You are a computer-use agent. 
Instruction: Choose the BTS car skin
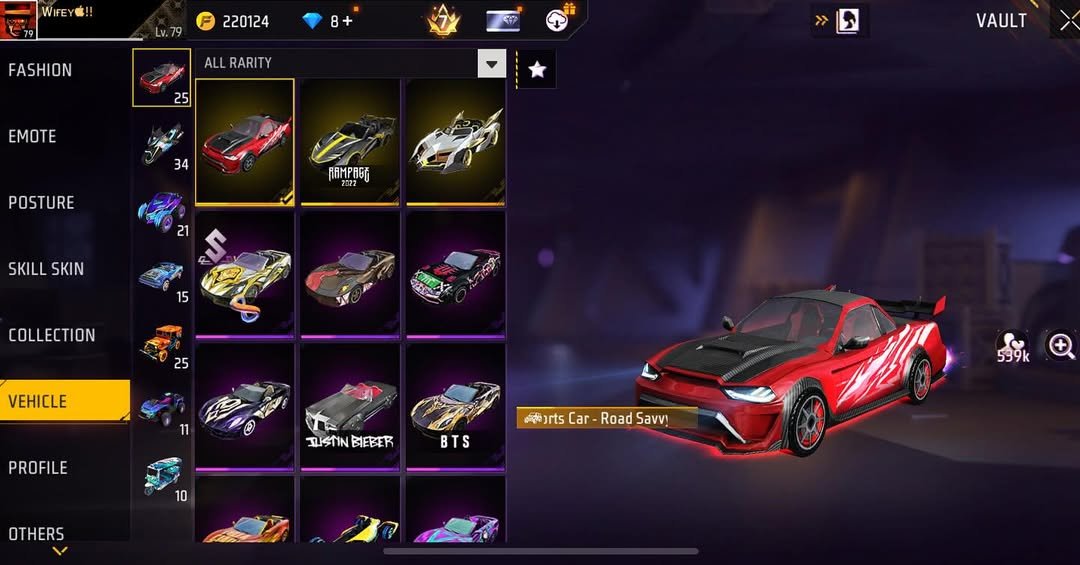(x=455, y=406)
